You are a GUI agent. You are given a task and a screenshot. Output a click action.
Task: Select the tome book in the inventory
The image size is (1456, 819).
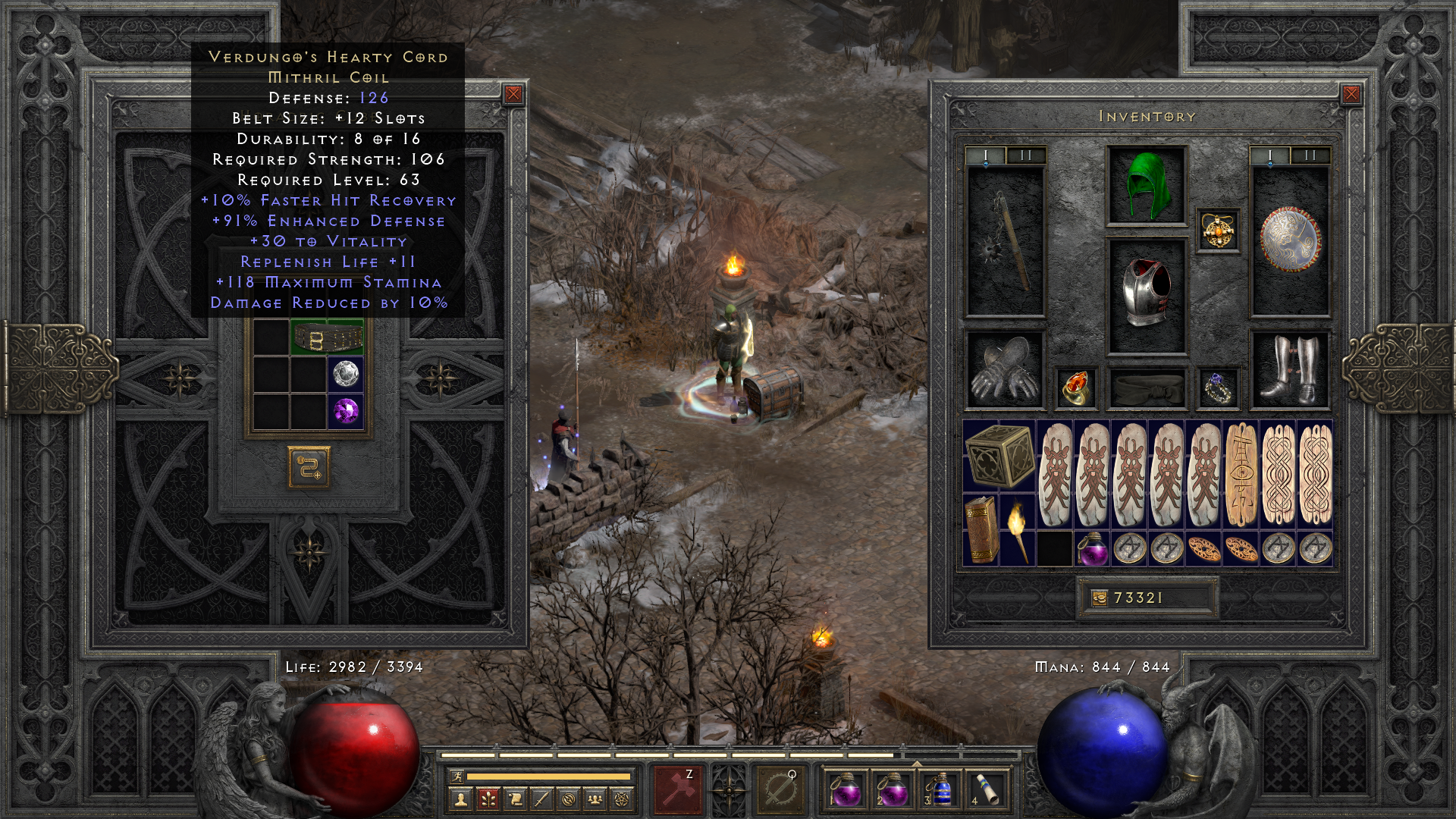[x=981, y=531]
